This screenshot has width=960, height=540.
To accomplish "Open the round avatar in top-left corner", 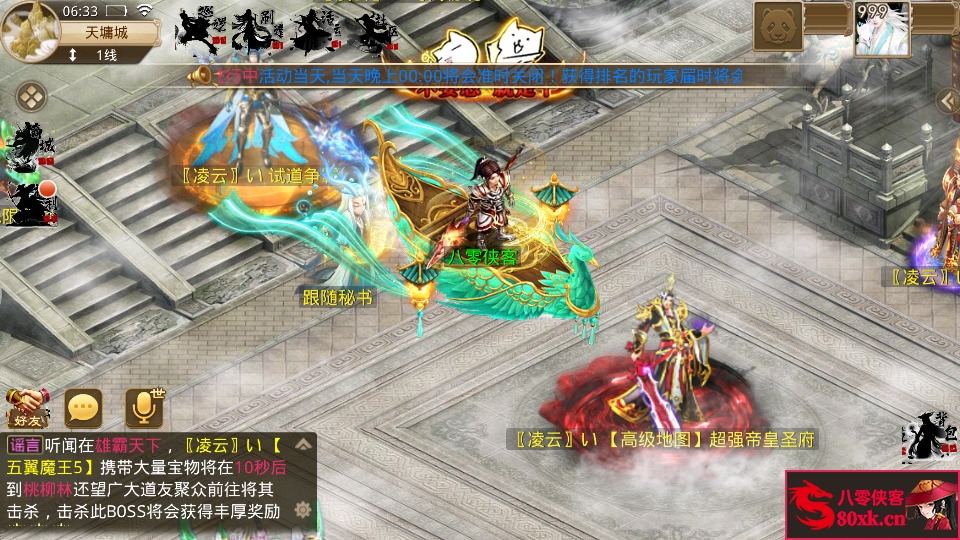I will (x=28, y=28).
